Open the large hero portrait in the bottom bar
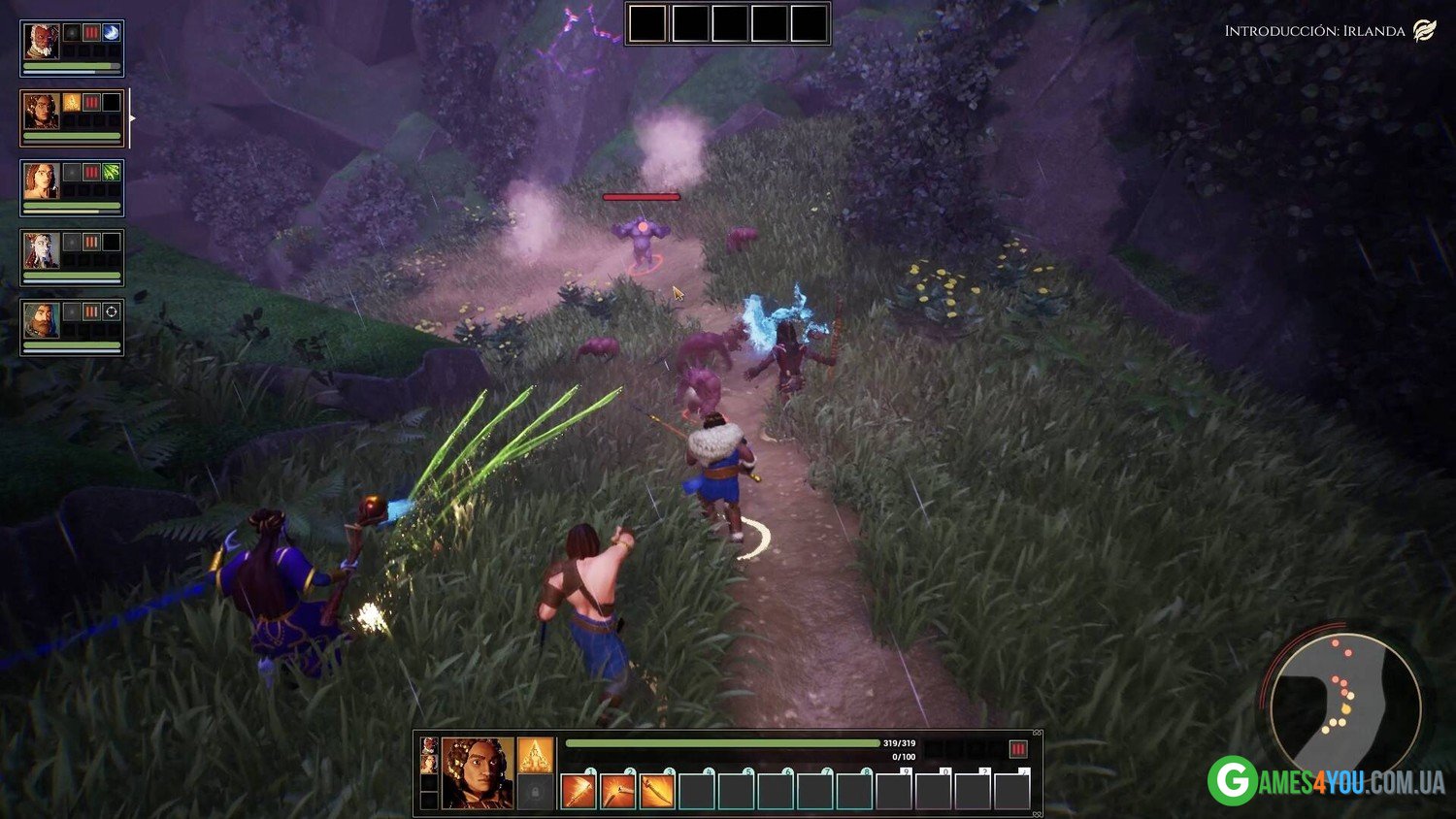The image size is (1456, 819). [477, 772]
